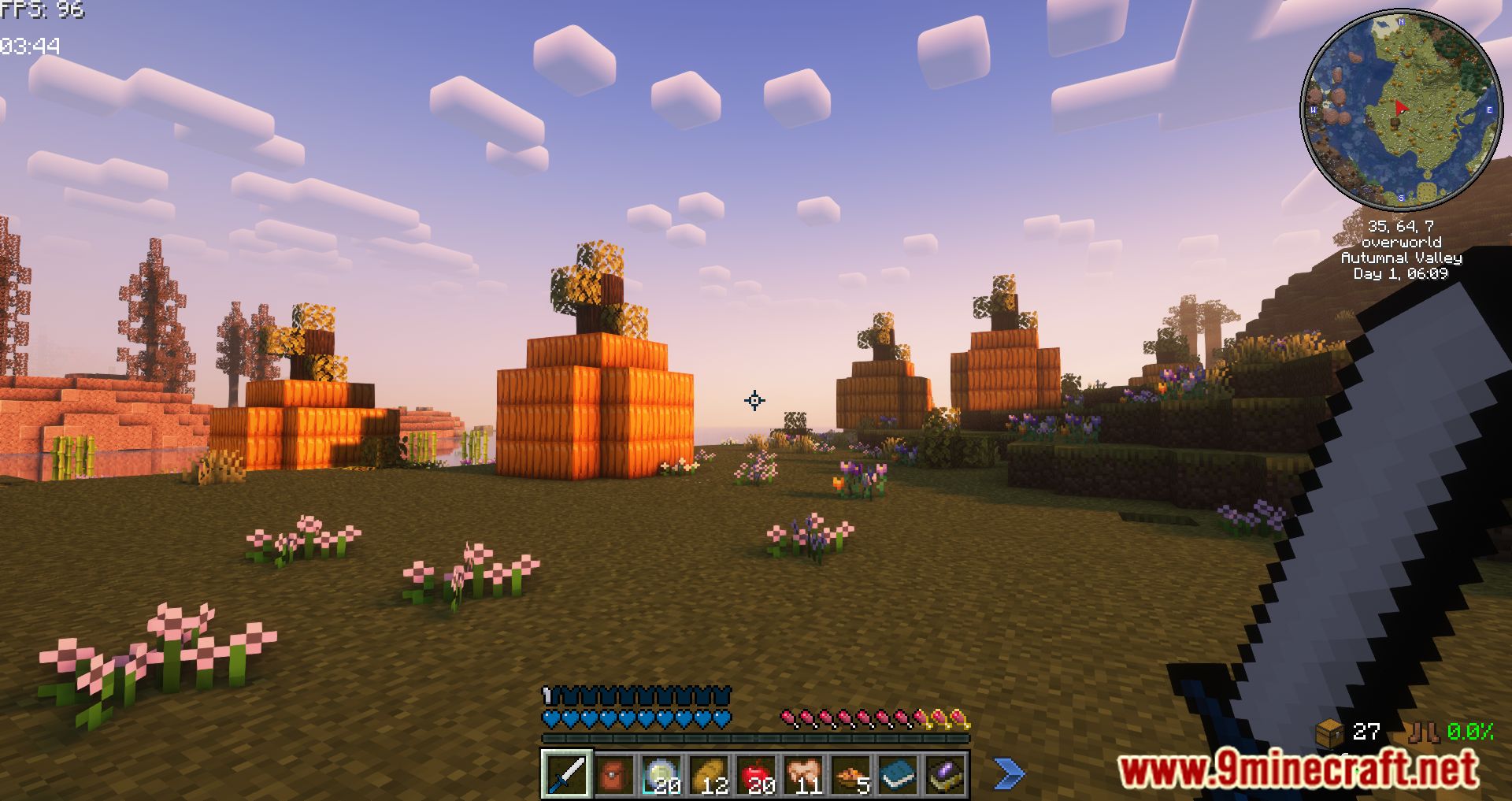Click the leather boots icon
Screen dimensions: 1512x801
[x=1424, y=732]
